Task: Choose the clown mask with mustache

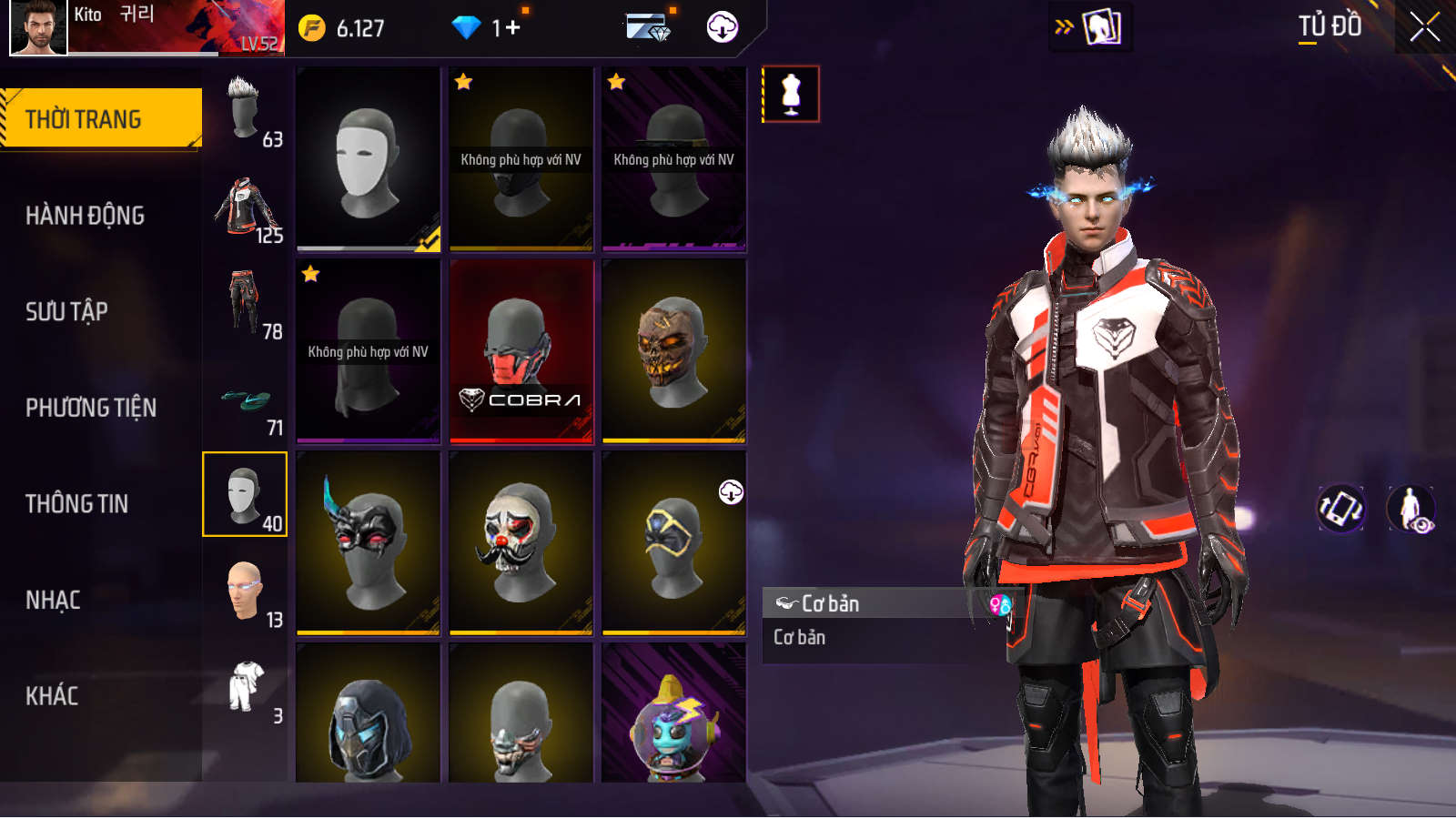Action: [x=521, y=543]
